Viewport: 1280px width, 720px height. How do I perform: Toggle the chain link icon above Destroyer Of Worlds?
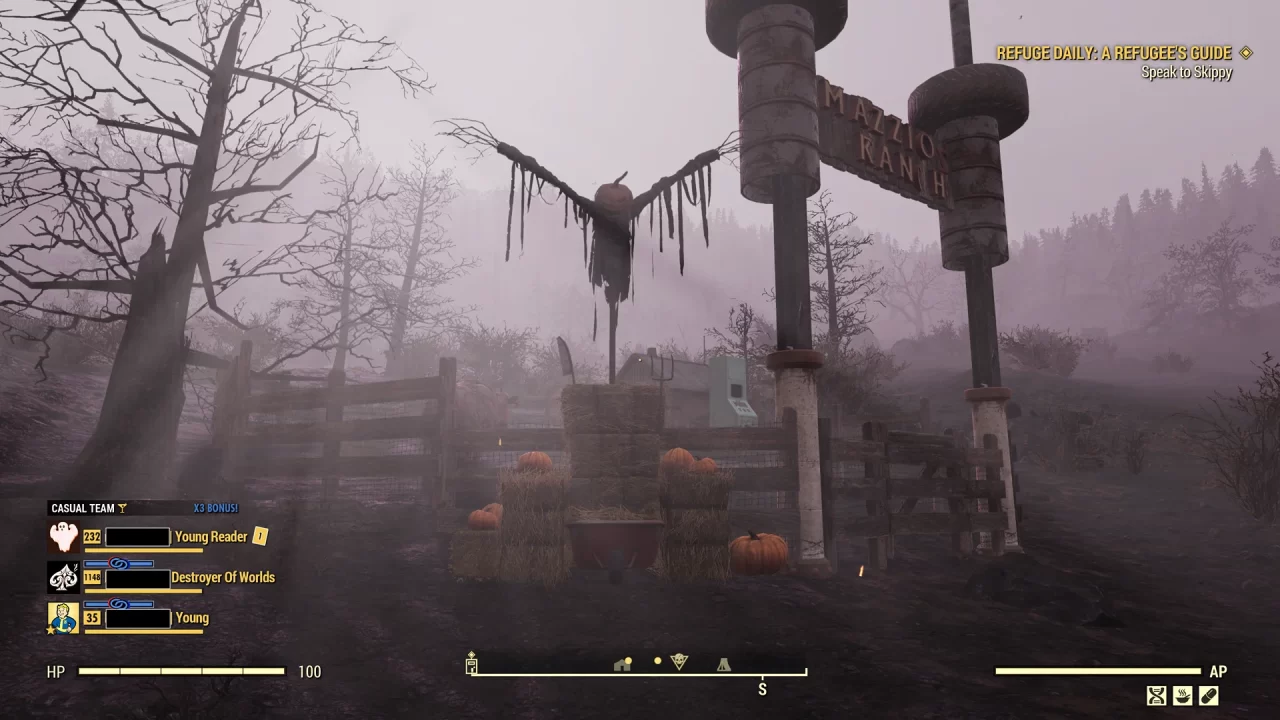tap(120, 562)
